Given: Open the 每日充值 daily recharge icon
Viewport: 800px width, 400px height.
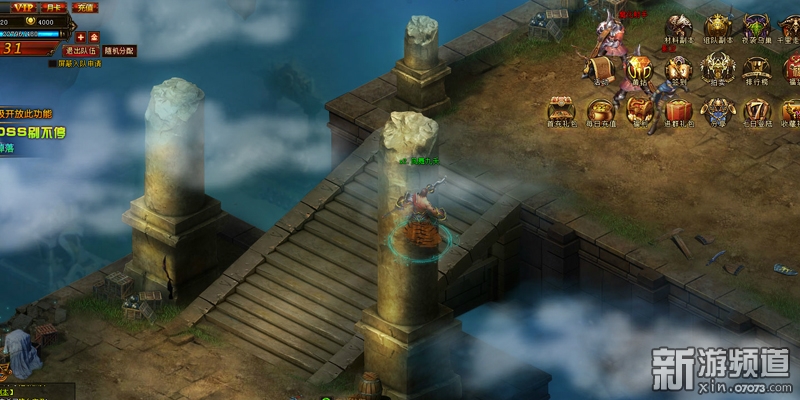Looking at the screenshot, I should click(600, 112).
